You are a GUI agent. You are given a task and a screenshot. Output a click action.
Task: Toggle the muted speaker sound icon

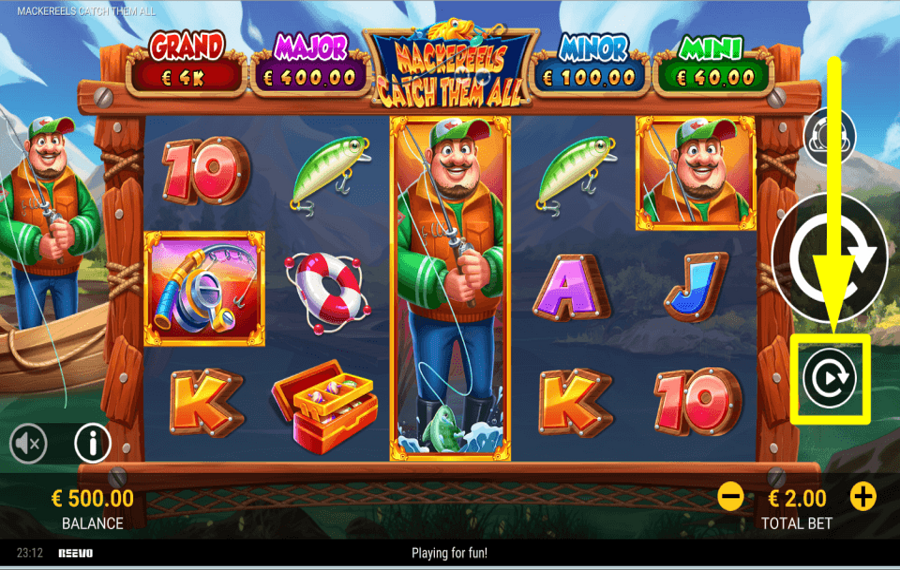click(x=29, y=443)
